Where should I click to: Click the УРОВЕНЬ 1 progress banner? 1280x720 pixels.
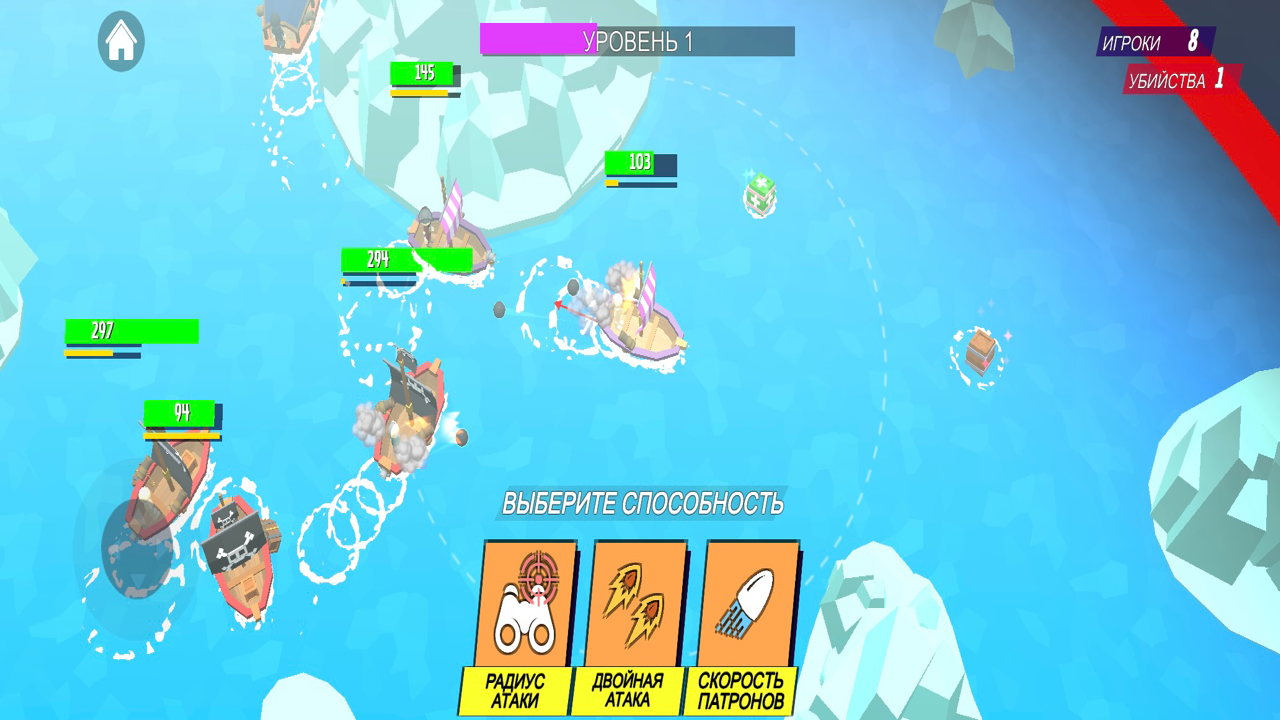638,42
